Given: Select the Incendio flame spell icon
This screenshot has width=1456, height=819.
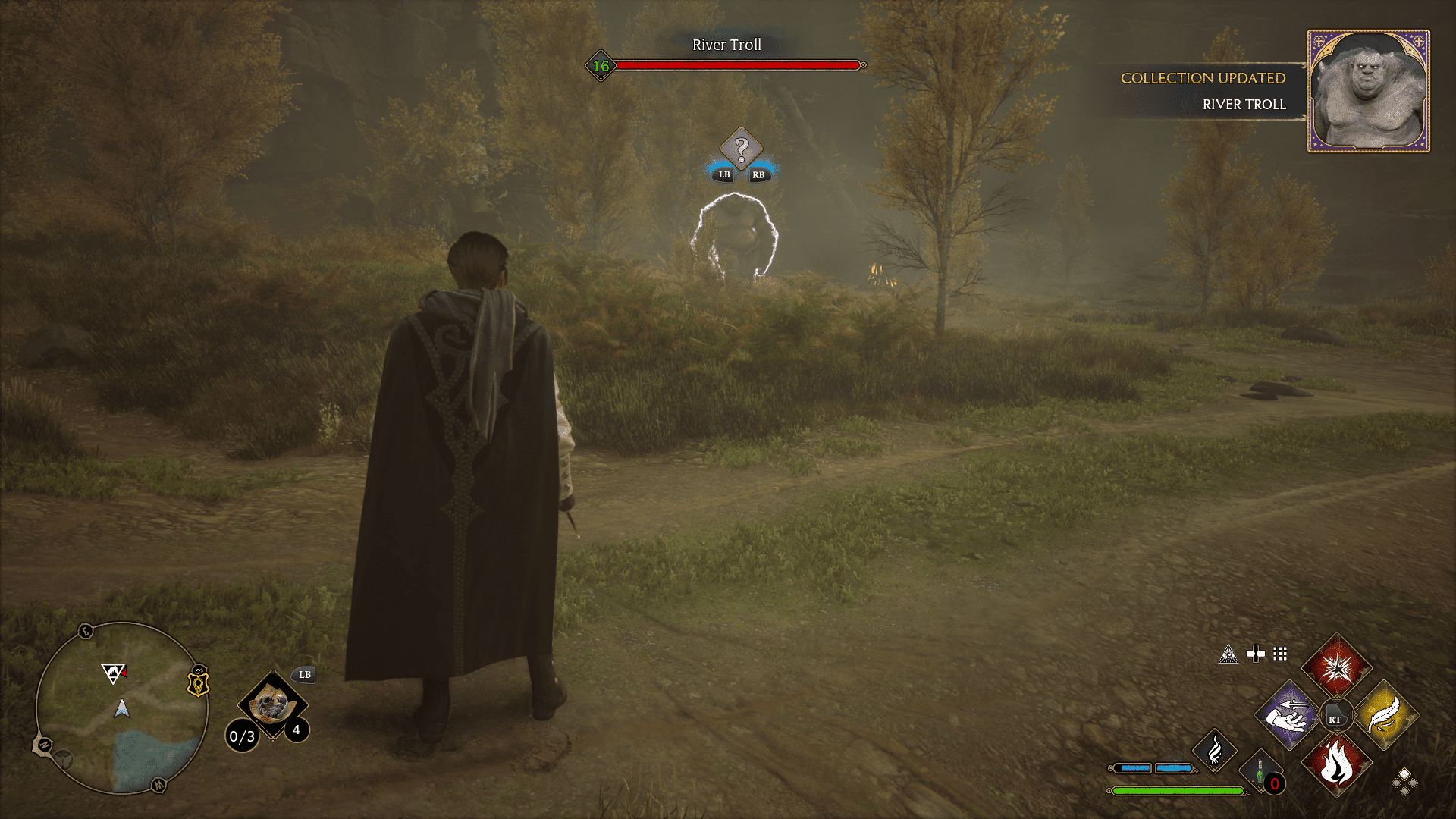Looking at the screenshot, I should tap(1337, 768).
